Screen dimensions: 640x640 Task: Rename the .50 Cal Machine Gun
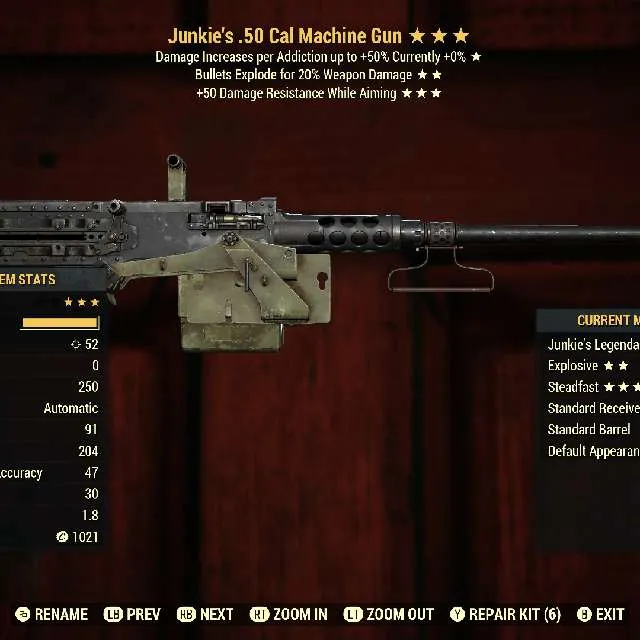pyautogui.click(x=52, y=614)
